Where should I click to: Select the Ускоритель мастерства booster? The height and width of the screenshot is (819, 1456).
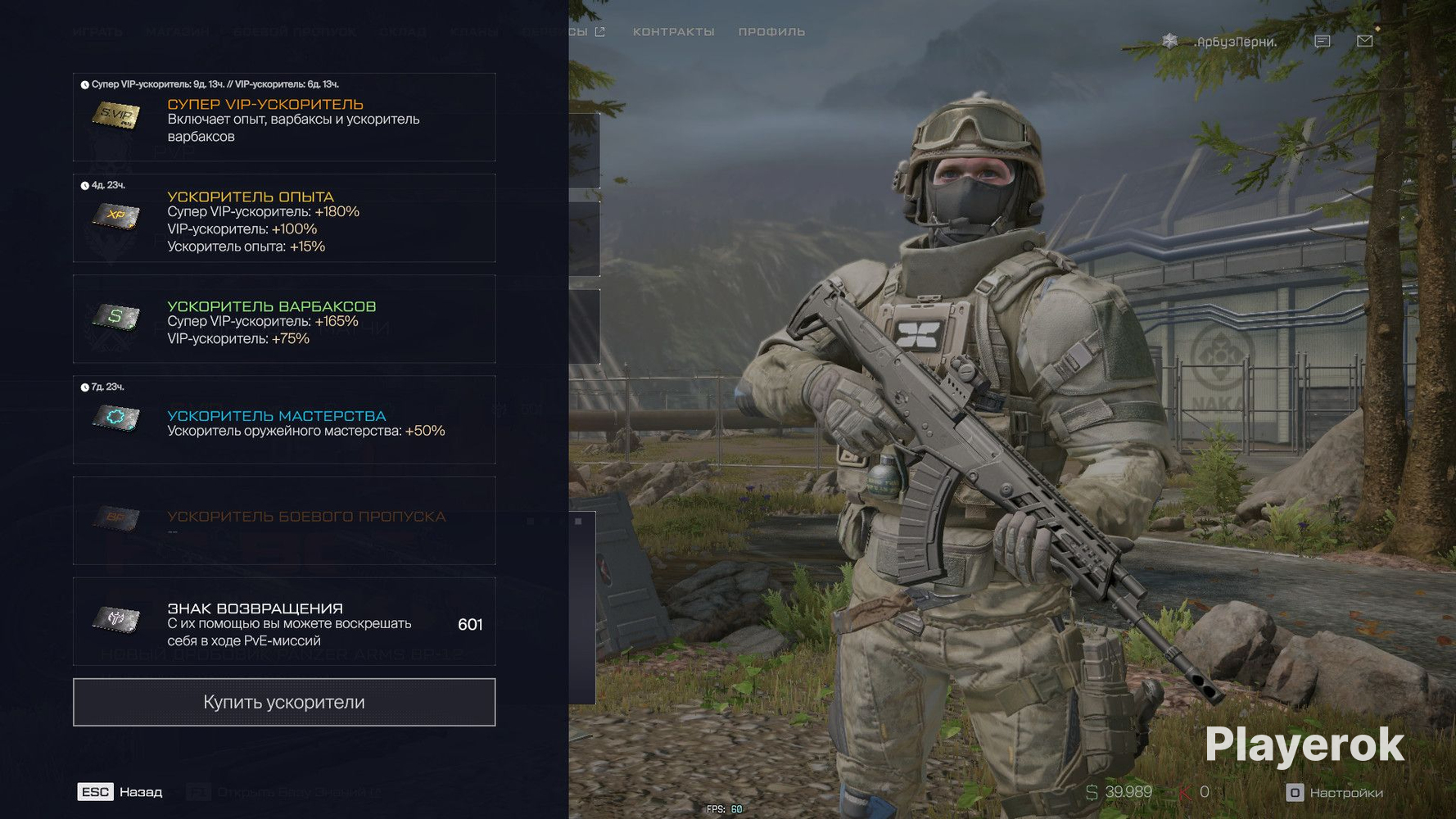pyautogui.click(x=284, y=420)
